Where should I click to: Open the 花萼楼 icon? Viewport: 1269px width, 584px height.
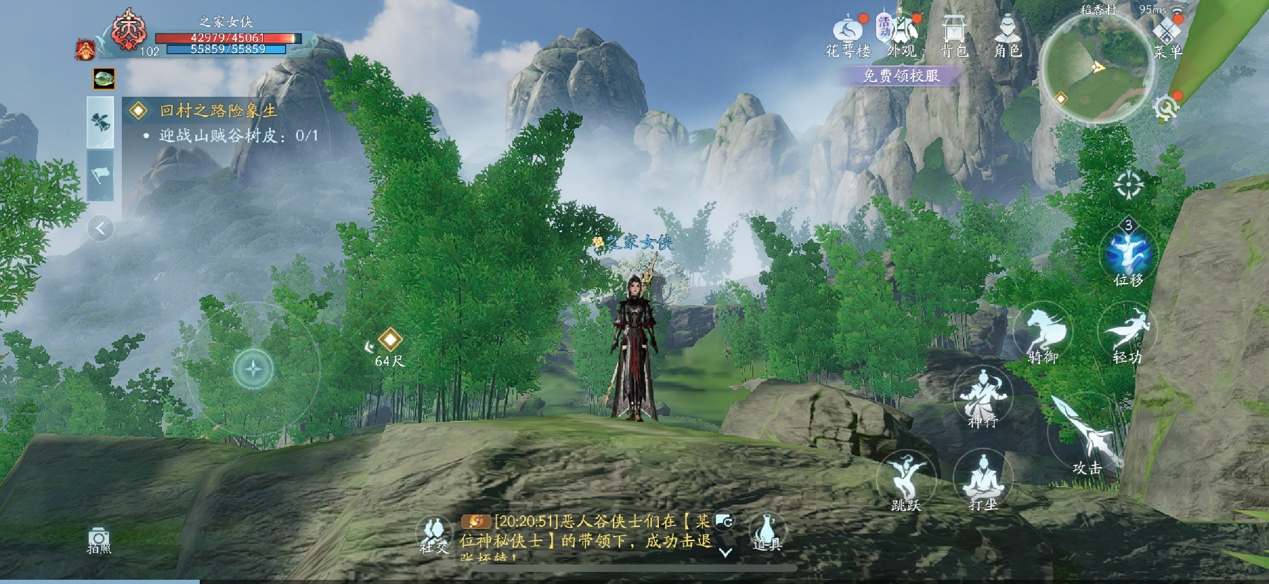click(848, 32)
